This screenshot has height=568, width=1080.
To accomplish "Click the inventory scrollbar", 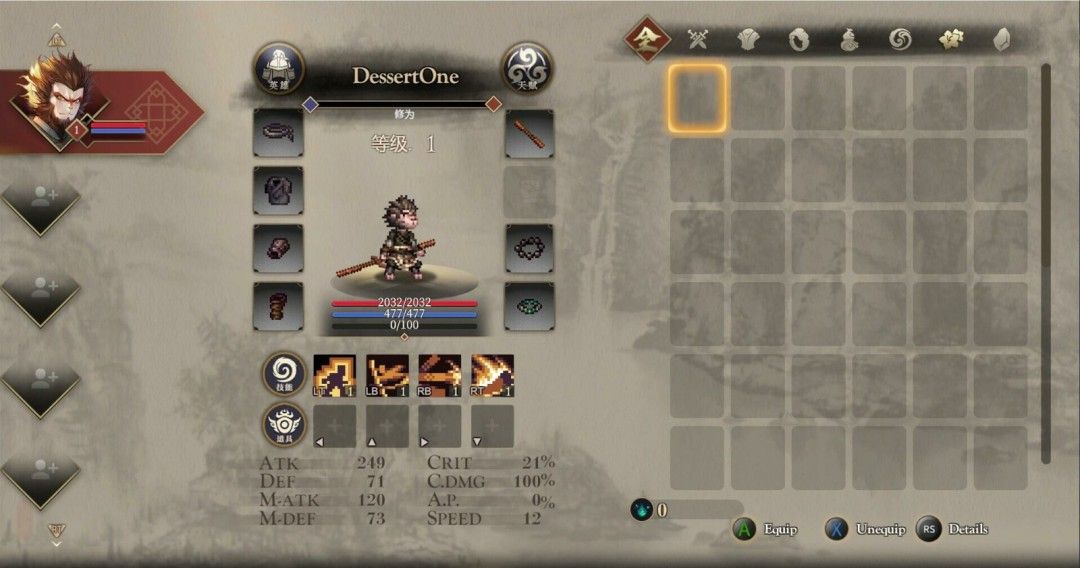I will coord(1046,260).
